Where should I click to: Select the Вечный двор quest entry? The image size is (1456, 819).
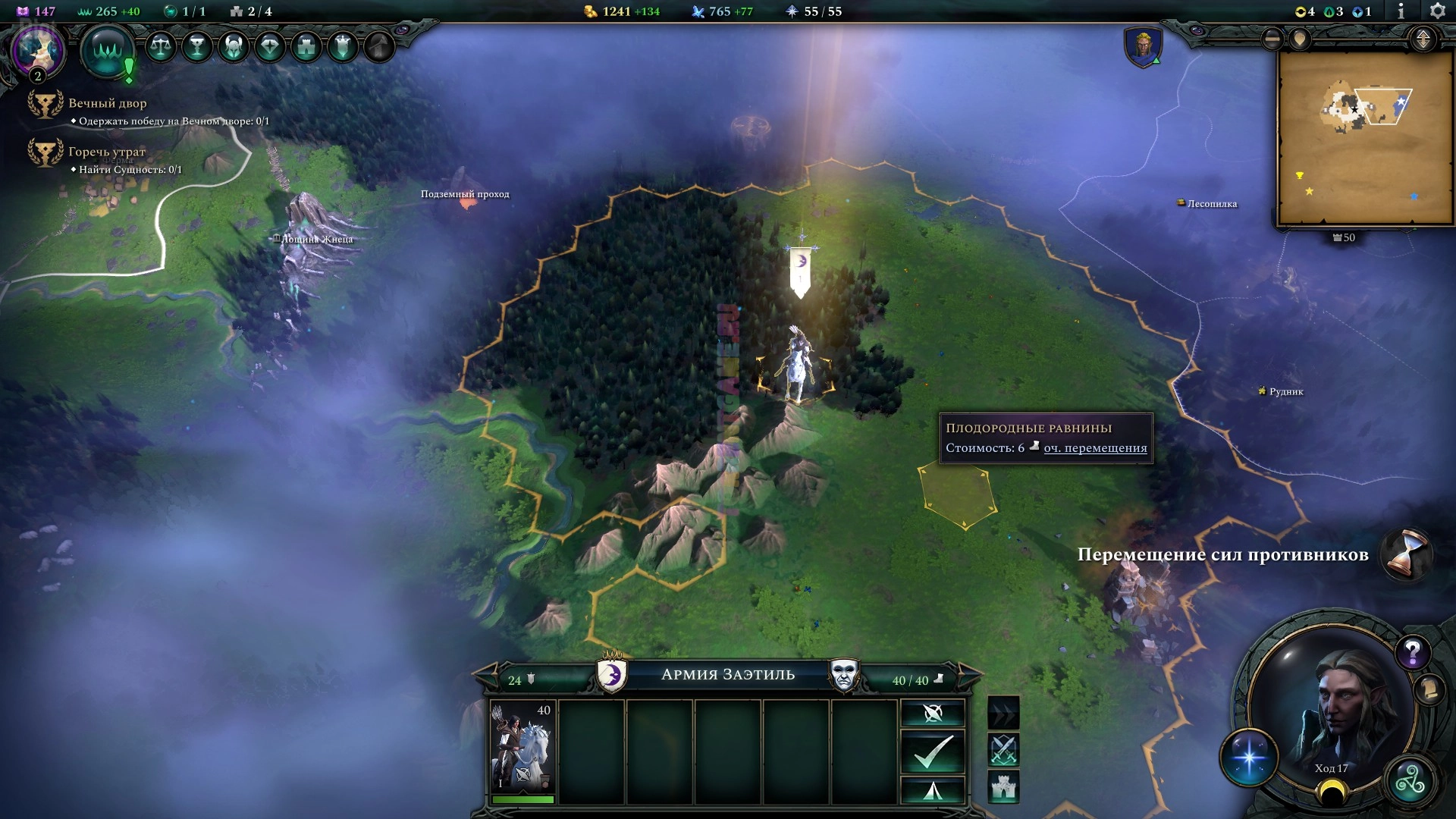coord(107,103)
